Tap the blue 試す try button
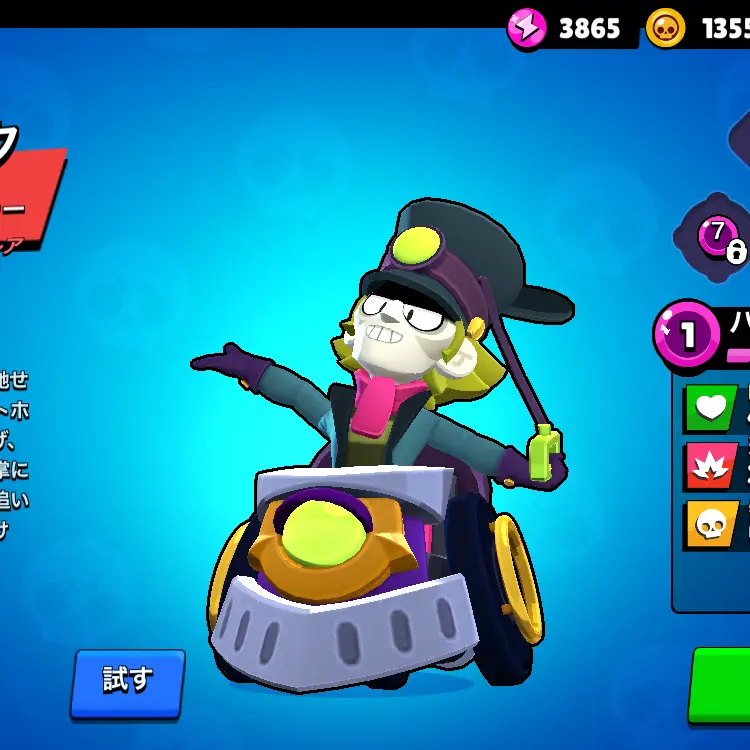This screenshot has height=750, width=750. (127, 681)
